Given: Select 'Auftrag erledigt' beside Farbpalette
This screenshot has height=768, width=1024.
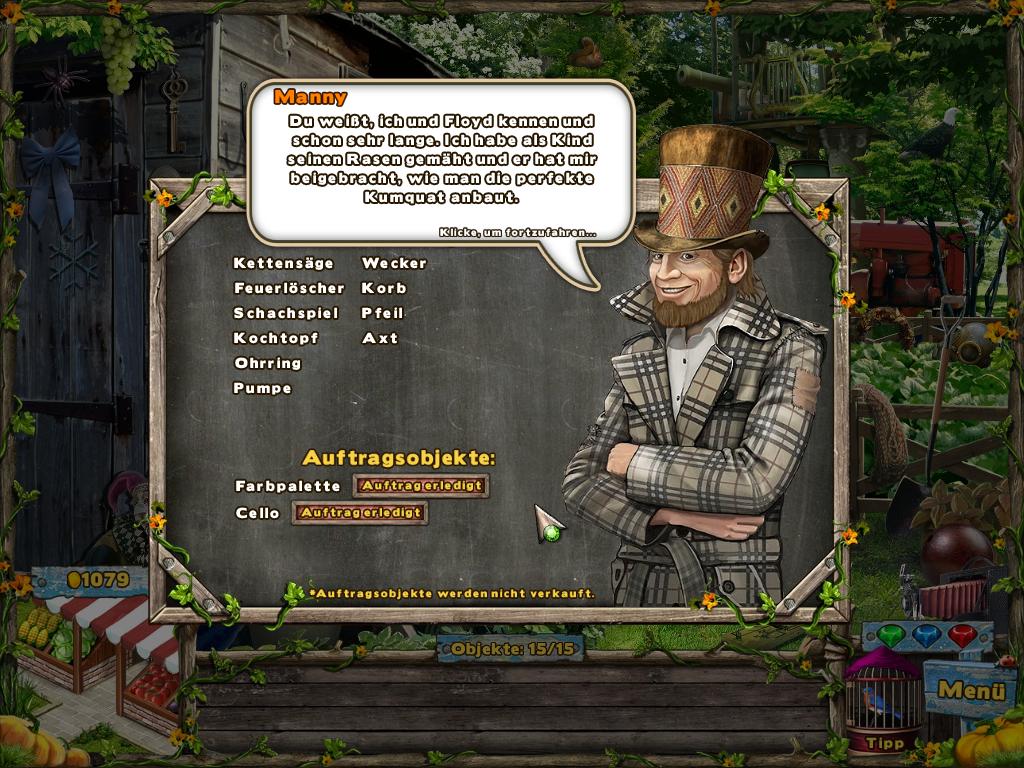Looking at the screenshot, I should pos(421,486).
